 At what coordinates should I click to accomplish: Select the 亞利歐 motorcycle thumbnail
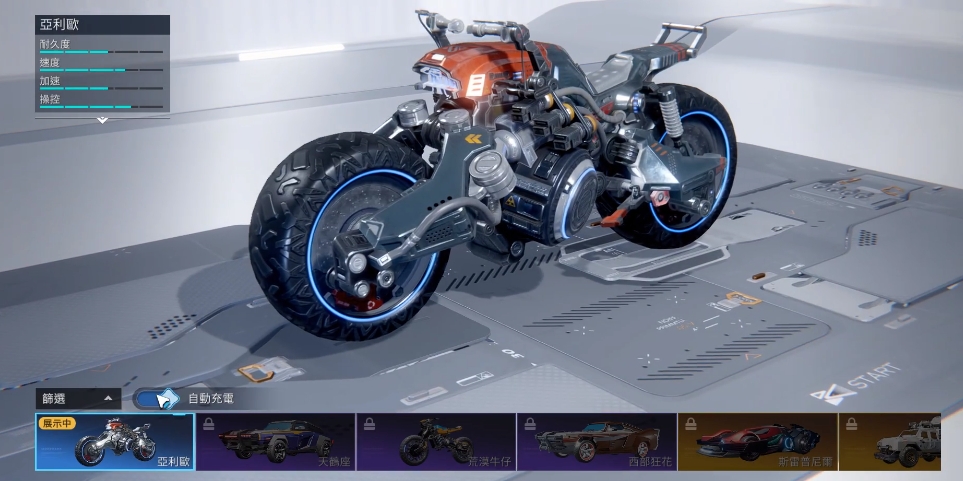(115, 442)
